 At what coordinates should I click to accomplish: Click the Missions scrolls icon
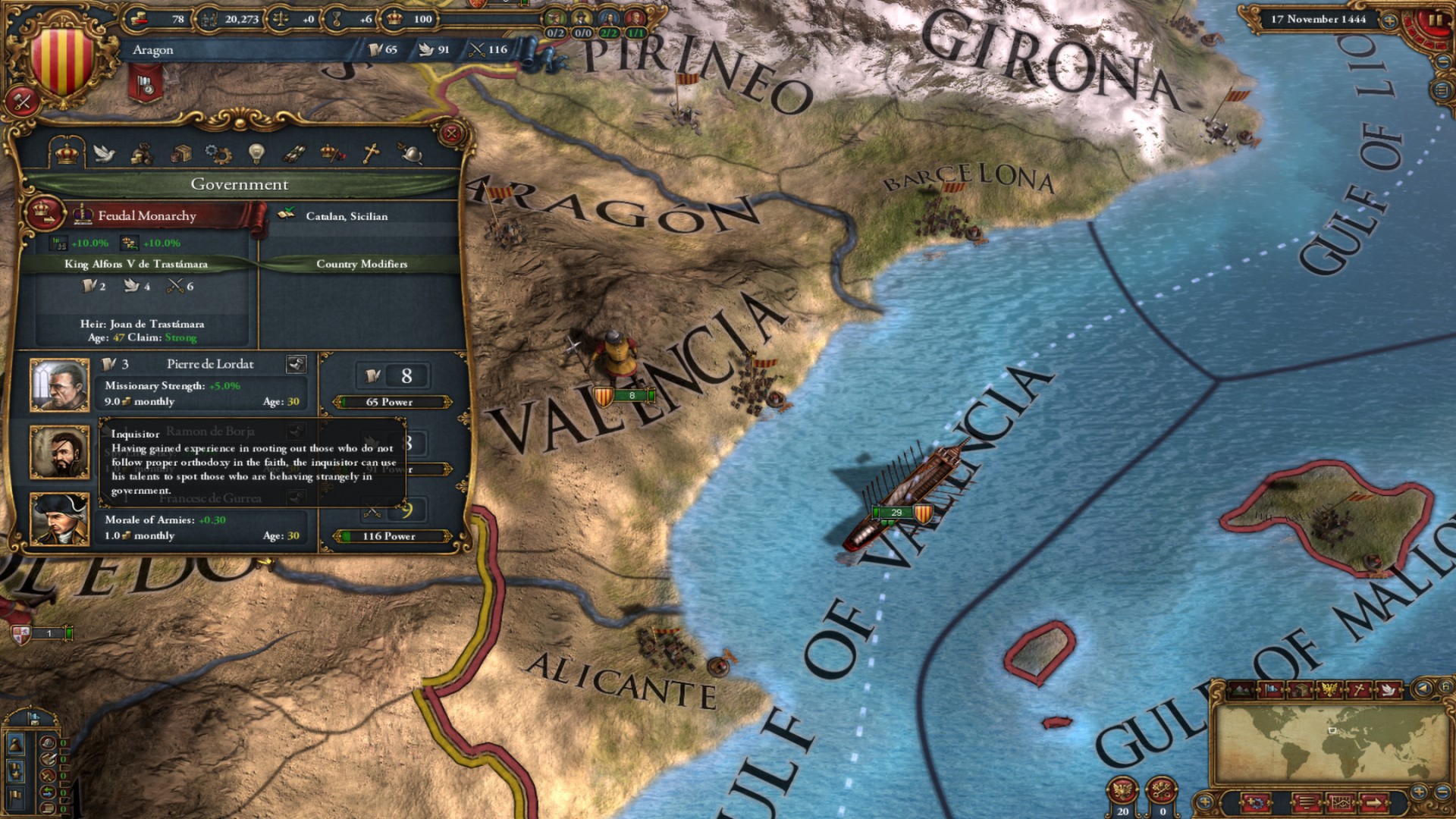click(294, 154)
